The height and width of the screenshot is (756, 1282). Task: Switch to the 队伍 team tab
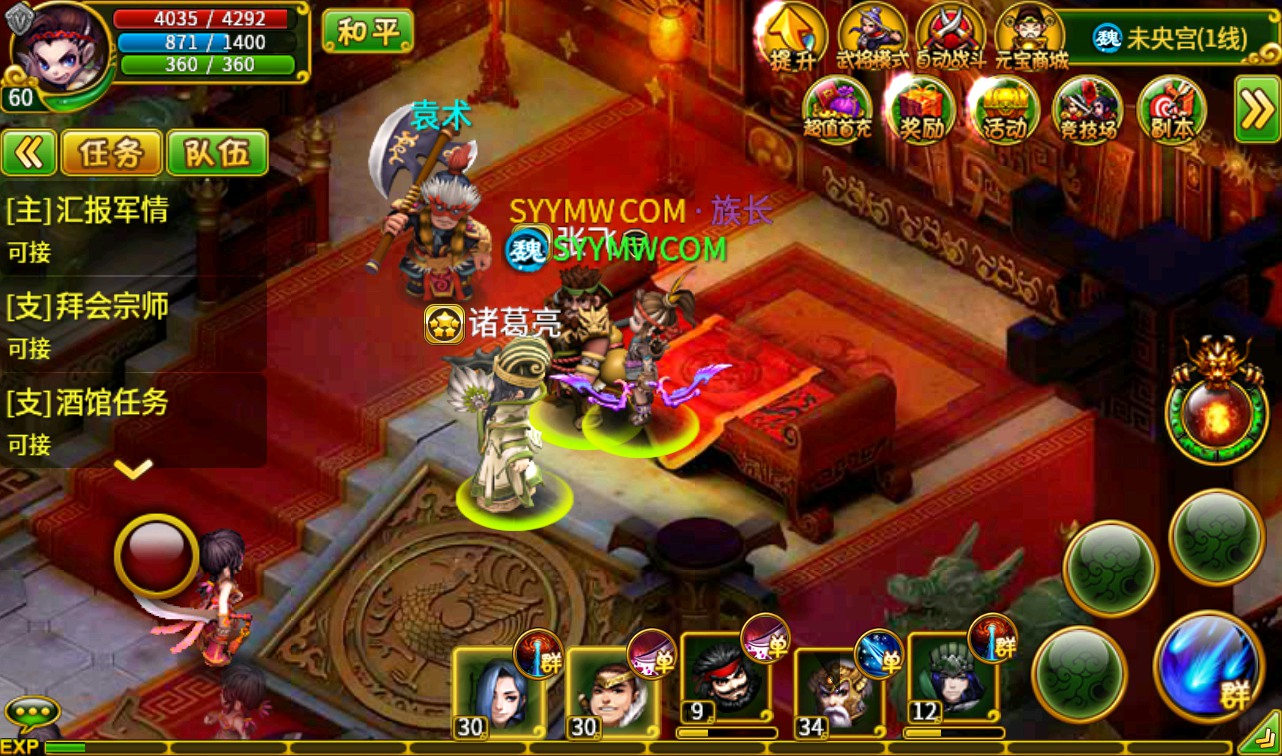coord(217,153)
